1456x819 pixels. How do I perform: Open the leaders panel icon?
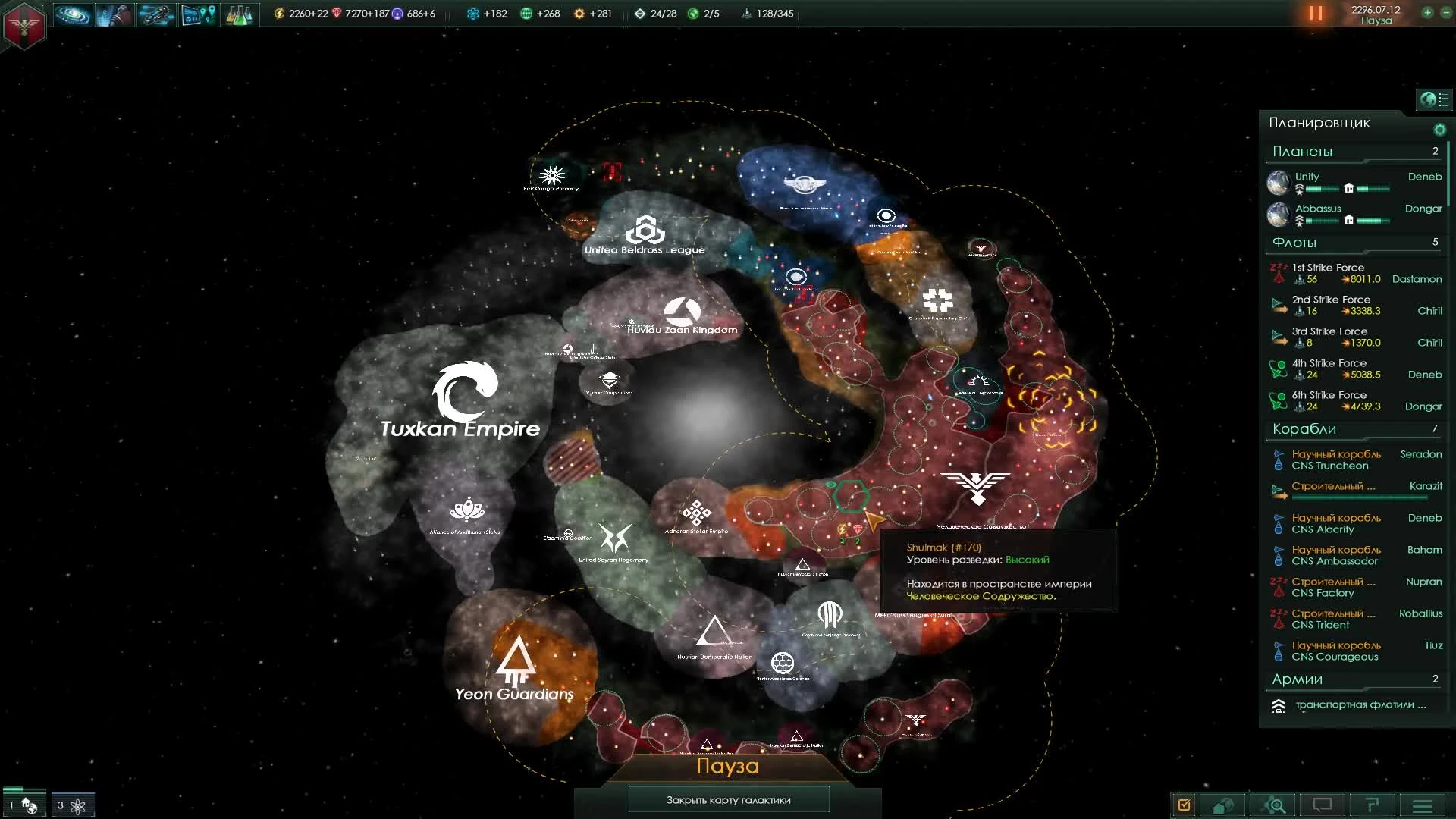pos(114,14)
